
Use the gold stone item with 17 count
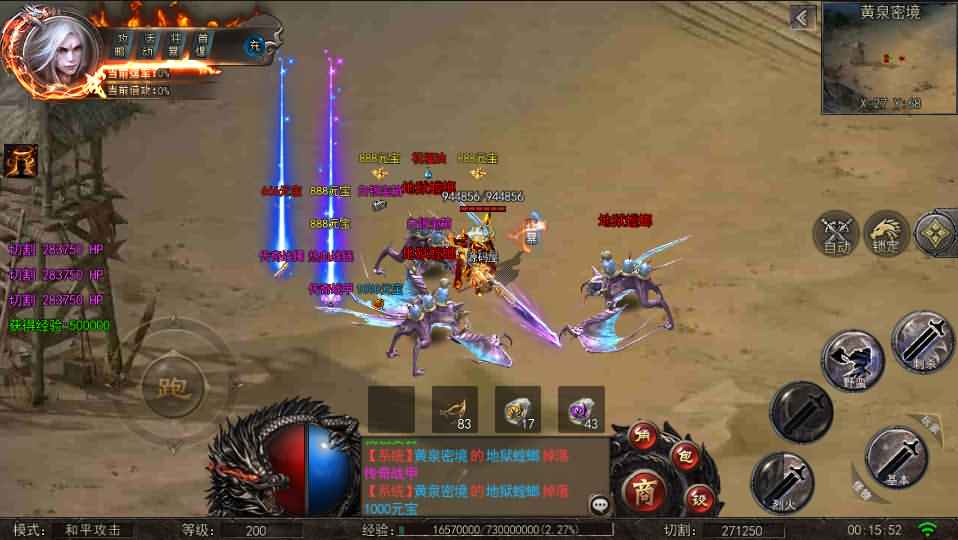[x=518, y=409]
